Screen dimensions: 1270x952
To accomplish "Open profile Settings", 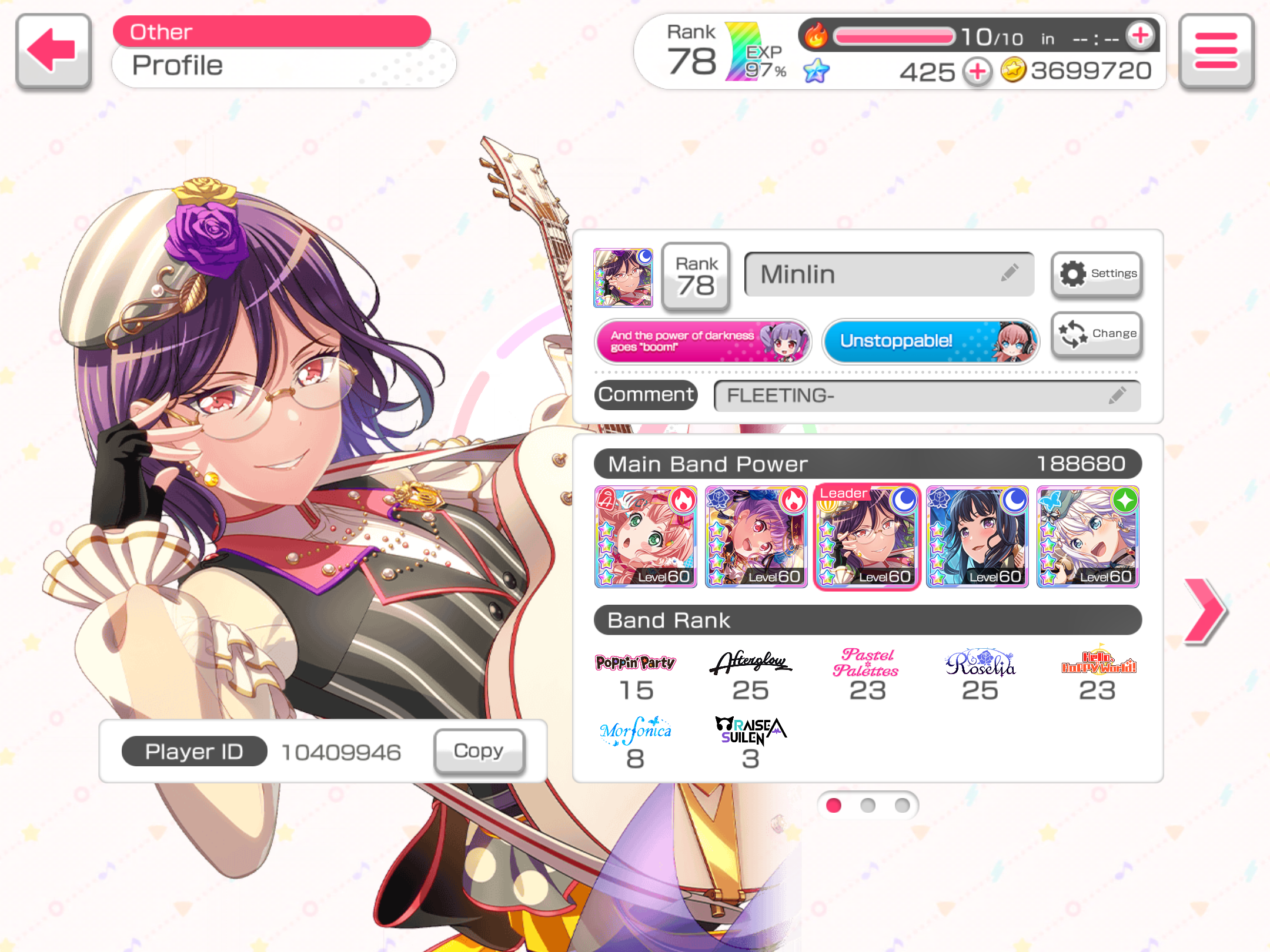I will point(1097,274).
